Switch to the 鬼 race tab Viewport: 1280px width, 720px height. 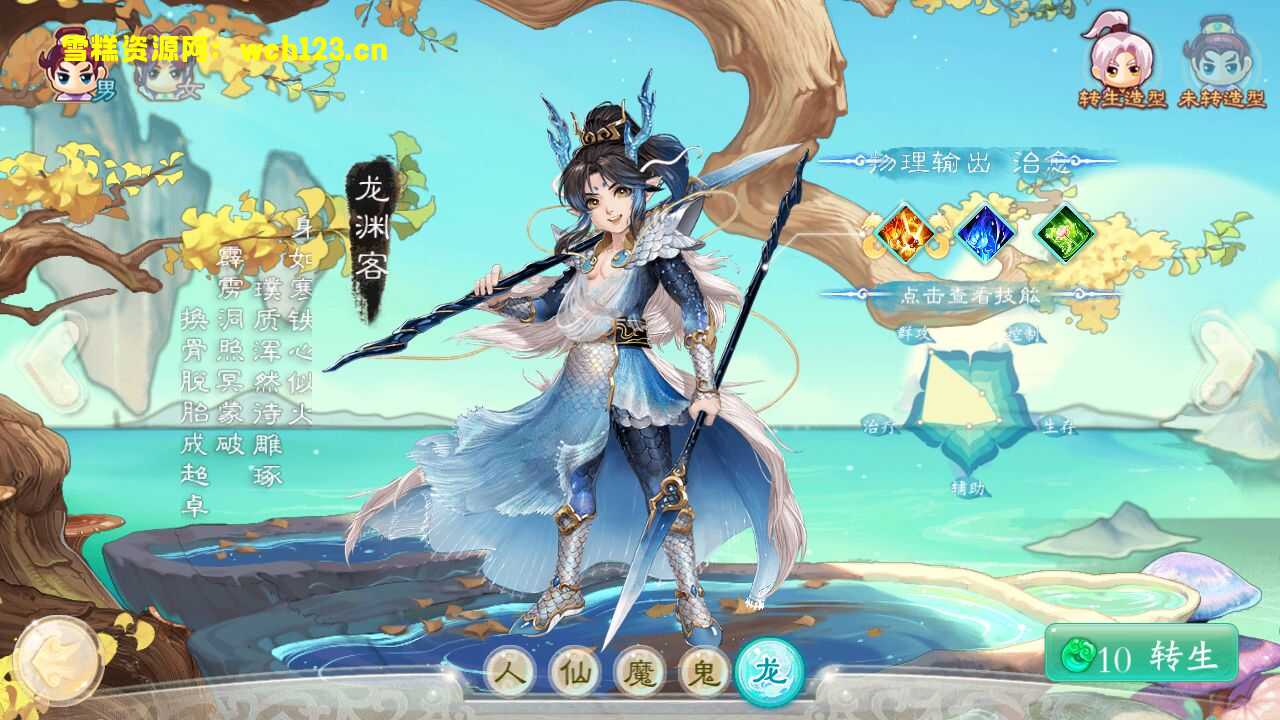click(x=704, y=672)
